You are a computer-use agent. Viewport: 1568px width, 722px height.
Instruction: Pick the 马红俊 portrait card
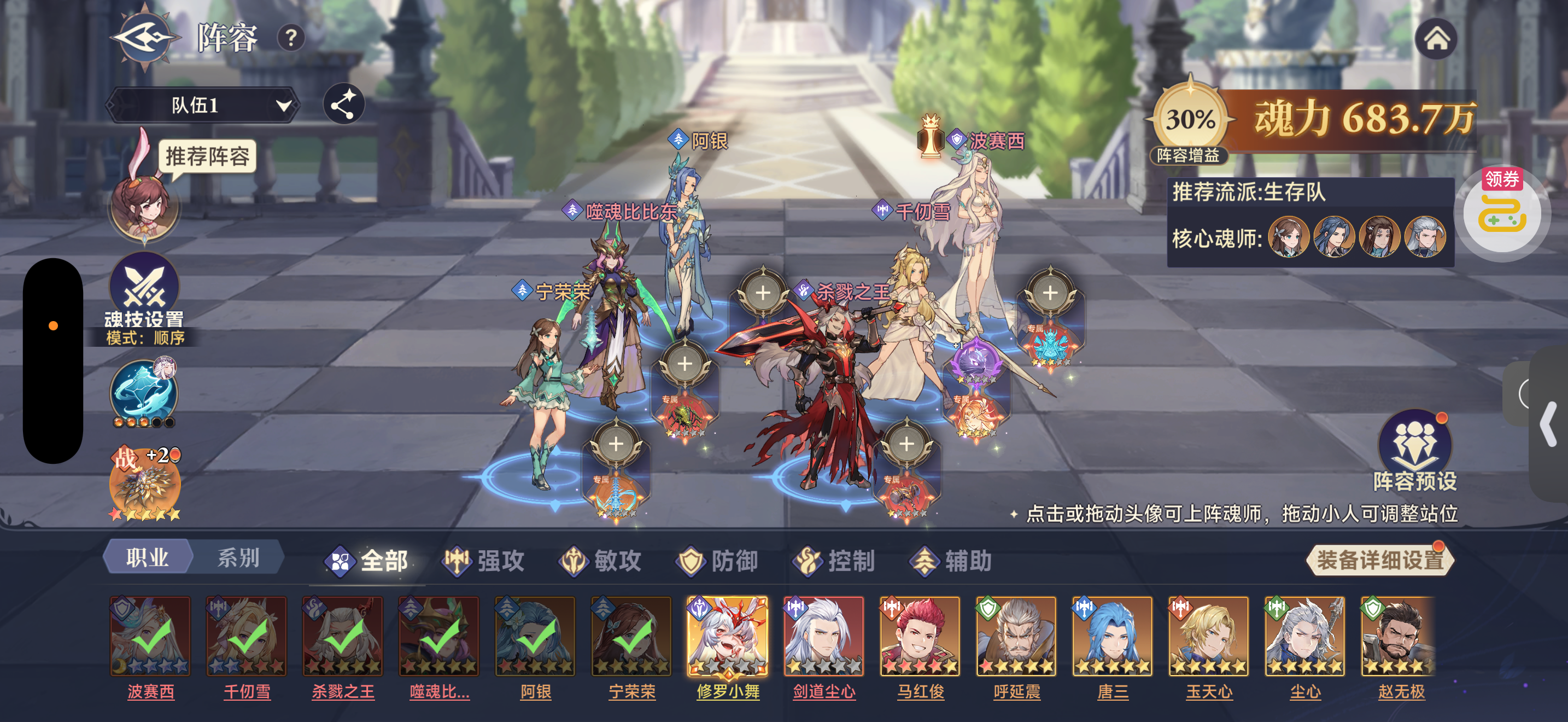point(920,636)
